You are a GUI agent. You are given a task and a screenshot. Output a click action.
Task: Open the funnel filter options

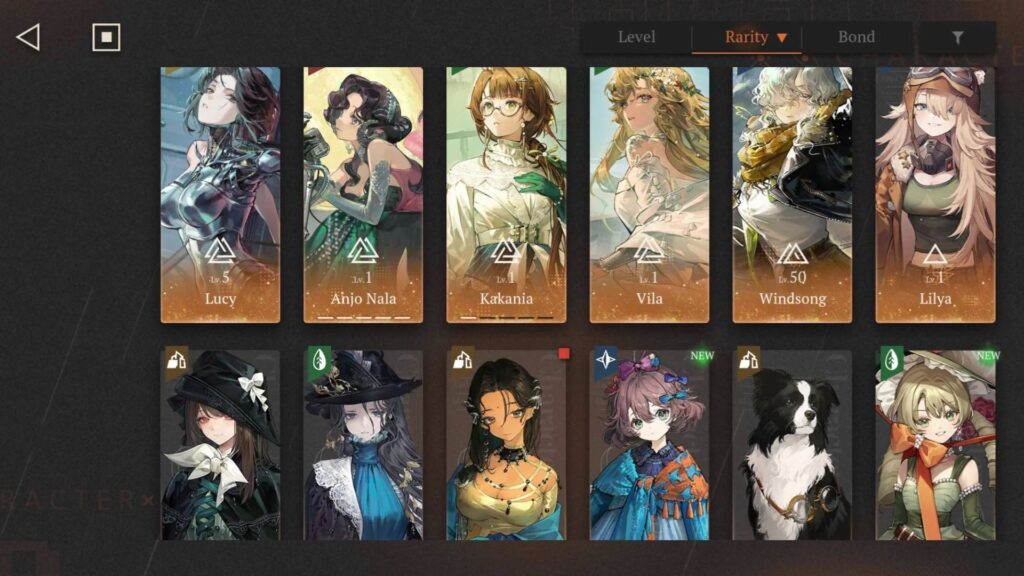click(957, 38)
